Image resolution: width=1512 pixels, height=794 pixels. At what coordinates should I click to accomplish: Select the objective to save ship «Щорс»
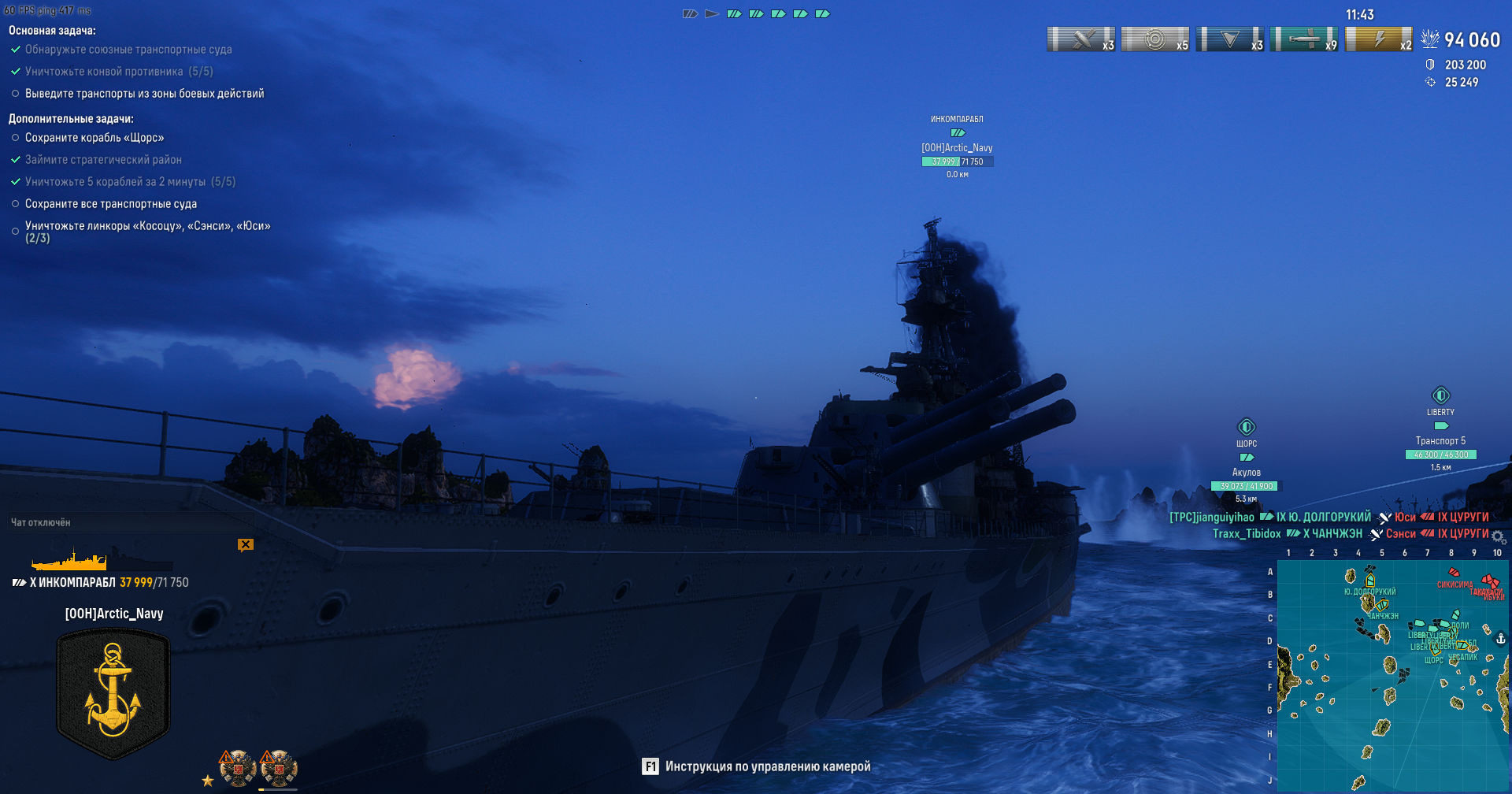pos(94,138)
